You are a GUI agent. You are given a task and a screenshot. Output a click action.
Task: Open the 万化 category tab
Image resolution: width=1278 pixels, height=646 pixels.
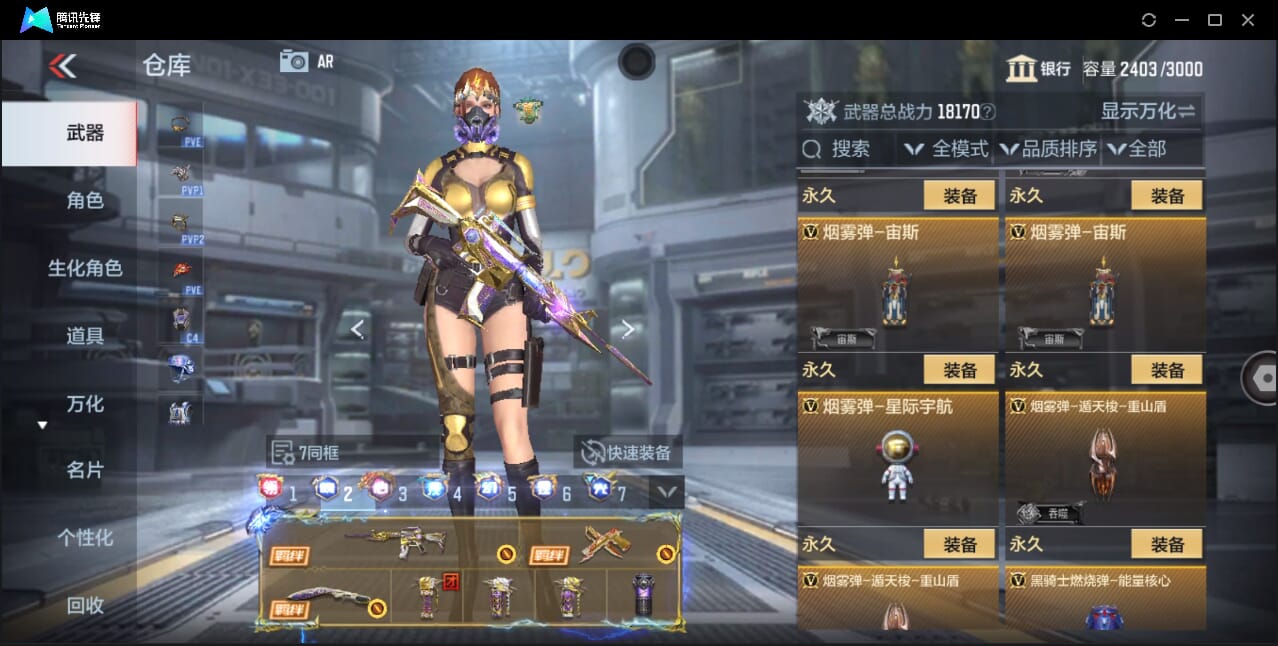click(85, 404)
